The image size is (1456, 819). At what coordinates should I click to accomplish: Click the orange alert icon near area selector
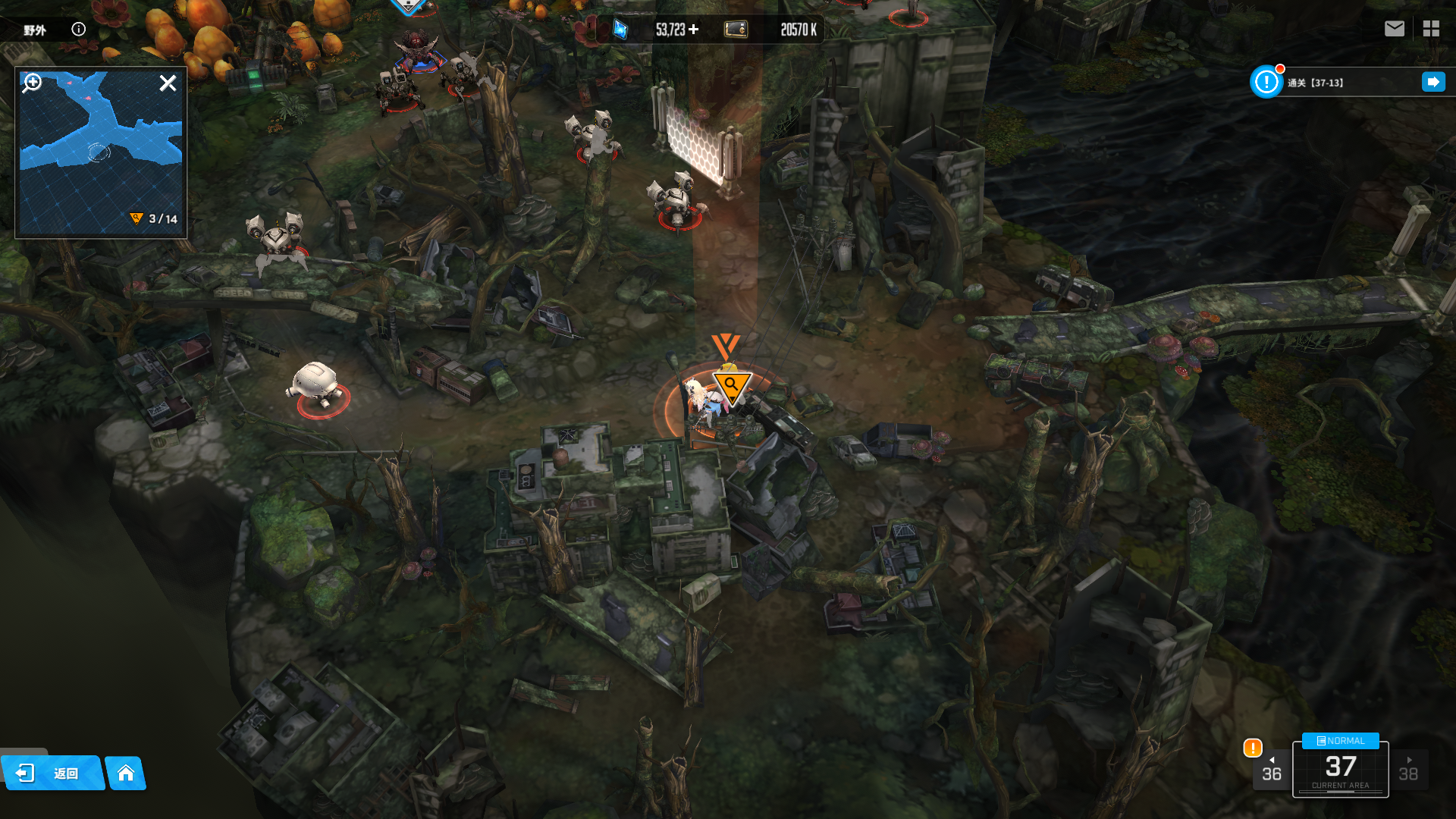coord(1253,748)
